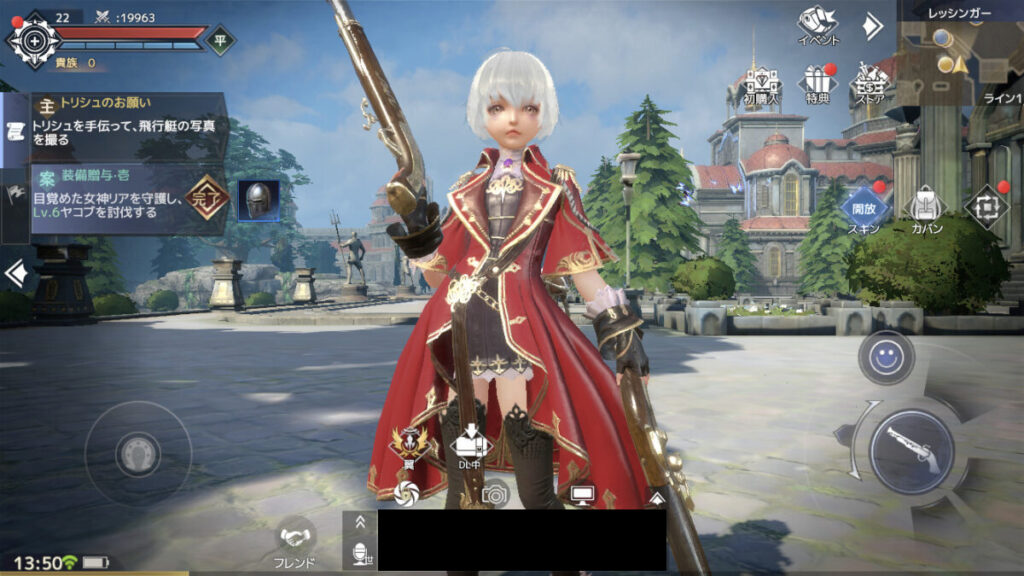This screenshot has width=1024, height=576.
Task: Open the smiley emote button
Action: click(x=885, y=357)
